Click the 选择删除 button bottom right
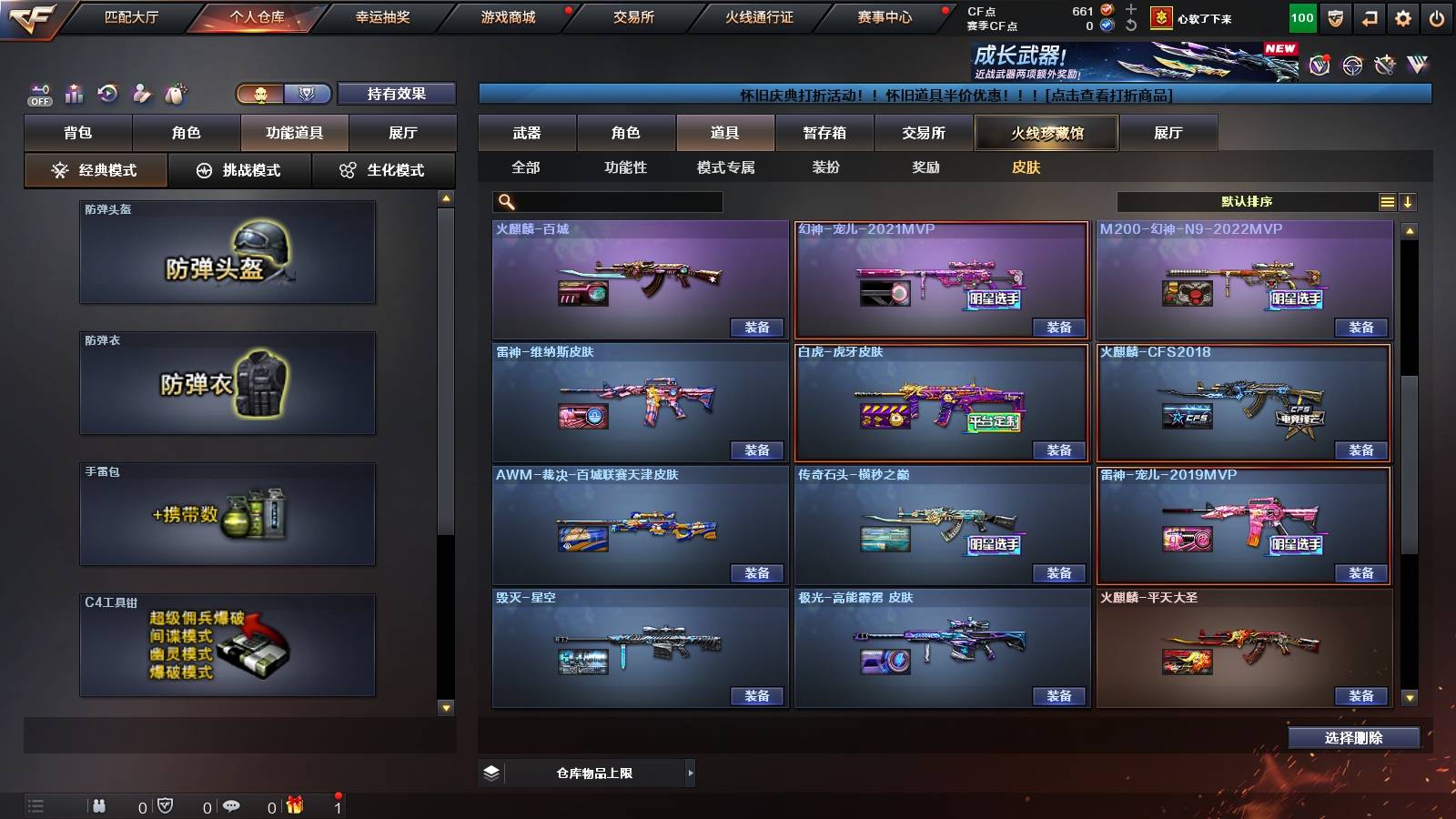 pyautogui.click(x=1353, y=738)
